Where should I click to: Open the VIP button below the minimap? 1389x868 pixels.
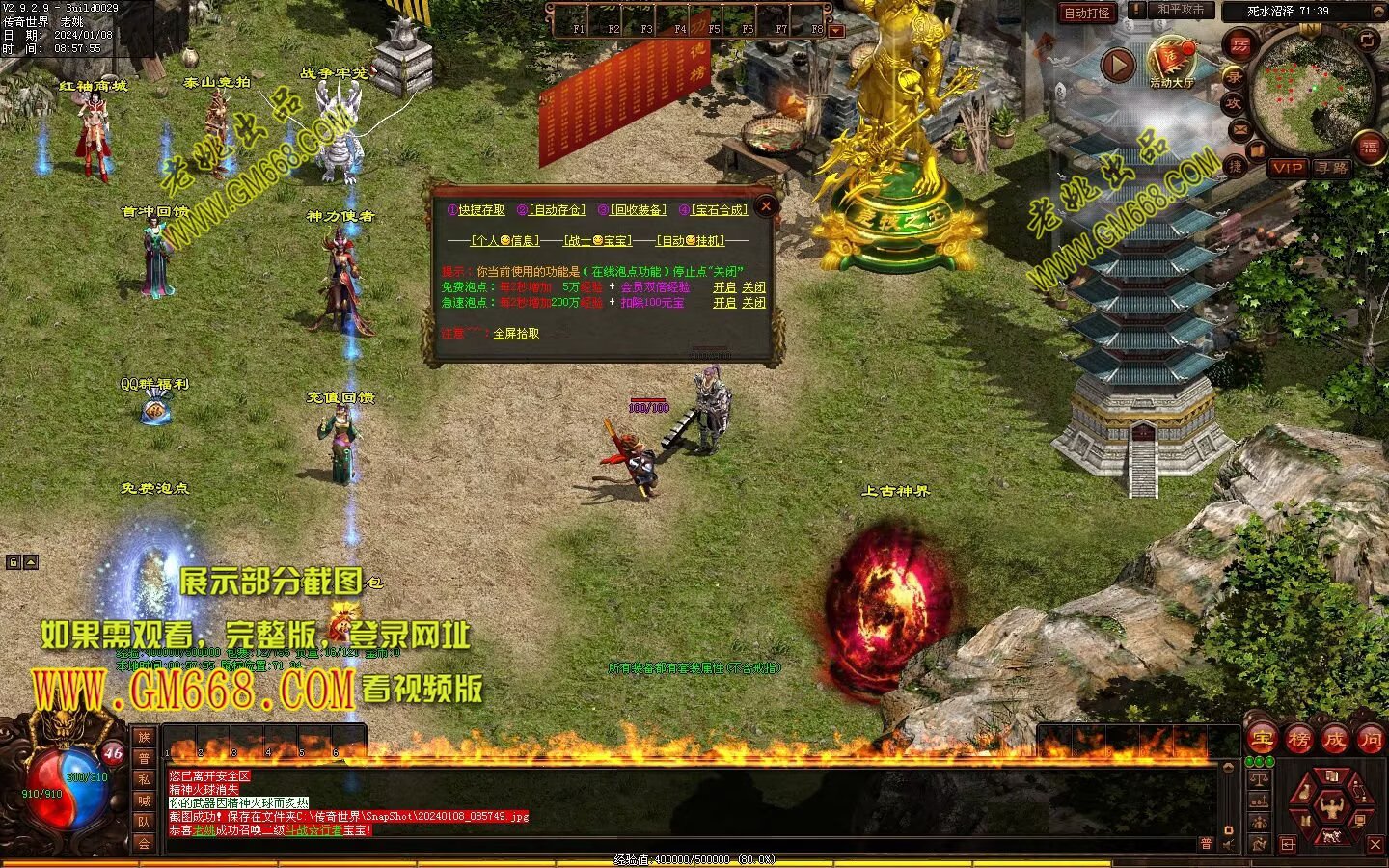(x=1287, y=168)
